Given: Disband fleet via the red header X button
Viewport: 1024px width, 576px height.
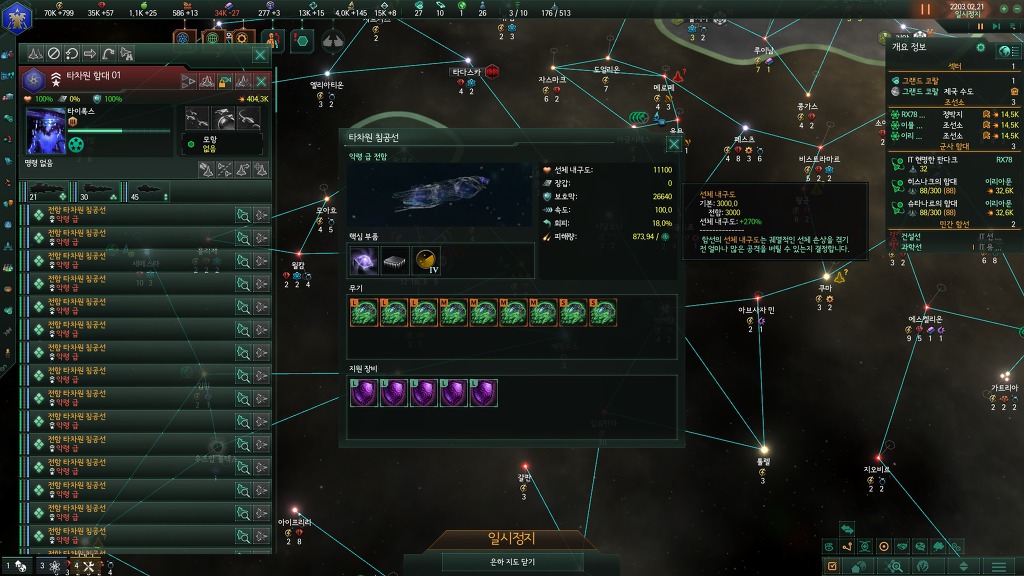Looking at the screenshot, I should (261, 82).
